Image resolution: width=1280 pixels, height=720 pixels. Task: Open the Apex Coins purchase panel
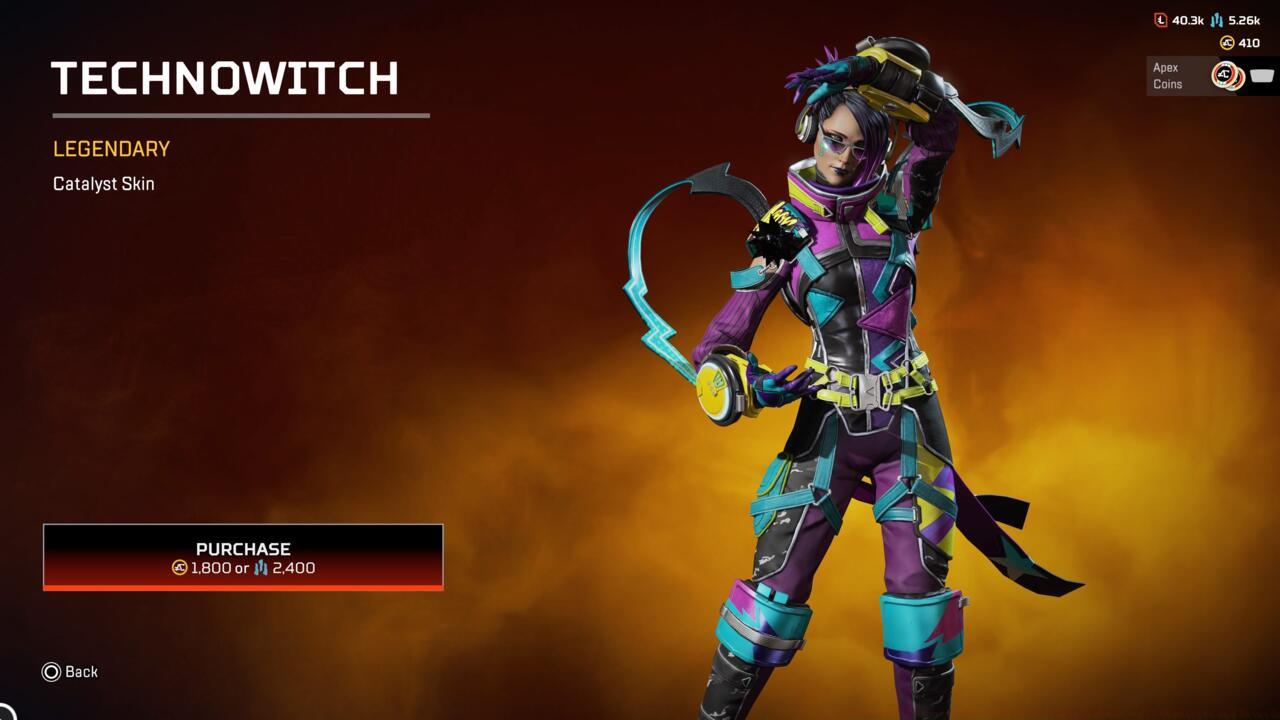click(1211, 76)
